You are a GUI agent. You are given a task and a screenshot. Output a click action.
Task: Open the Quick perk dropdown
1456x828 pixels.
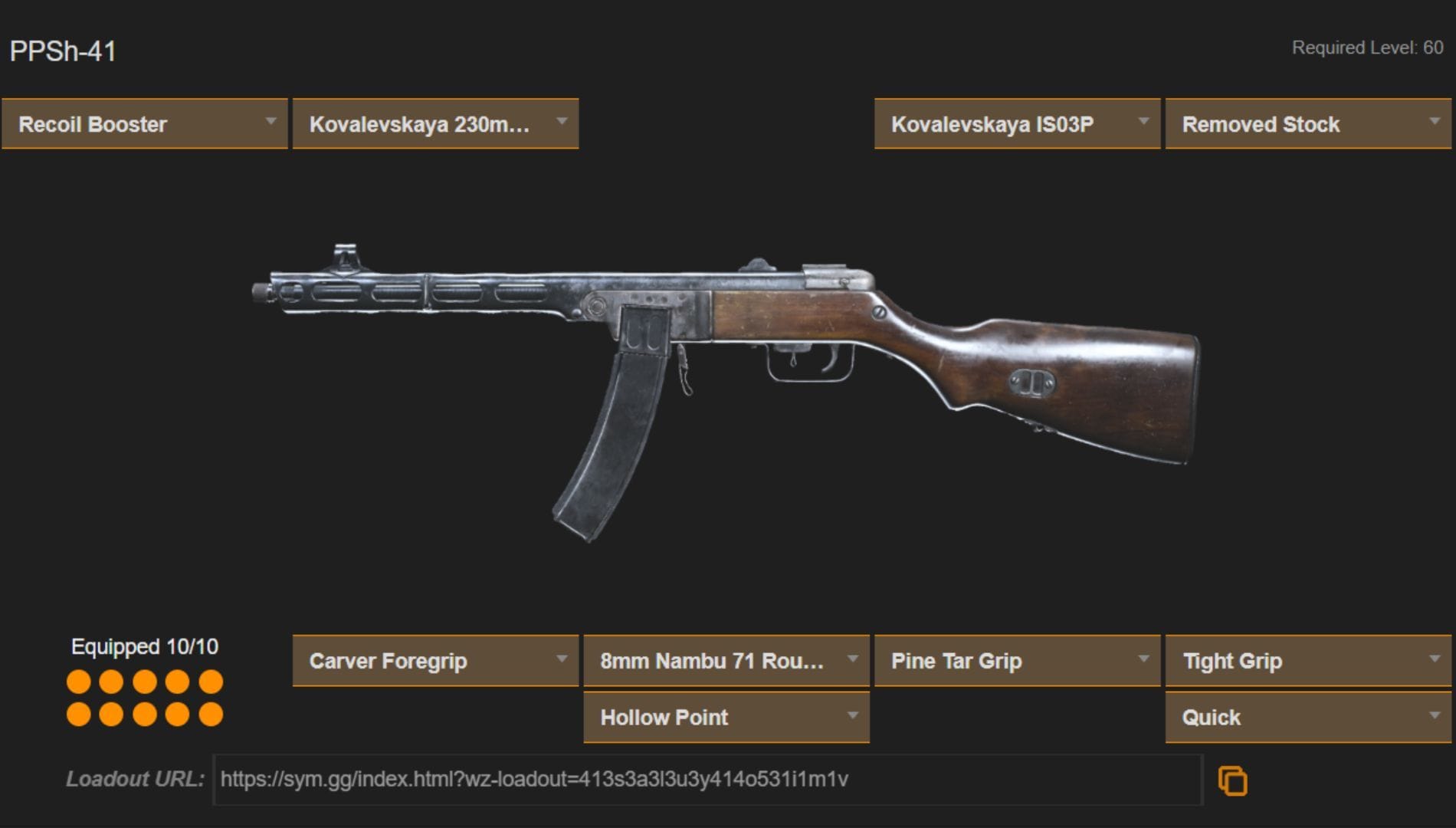[1307, 718]
